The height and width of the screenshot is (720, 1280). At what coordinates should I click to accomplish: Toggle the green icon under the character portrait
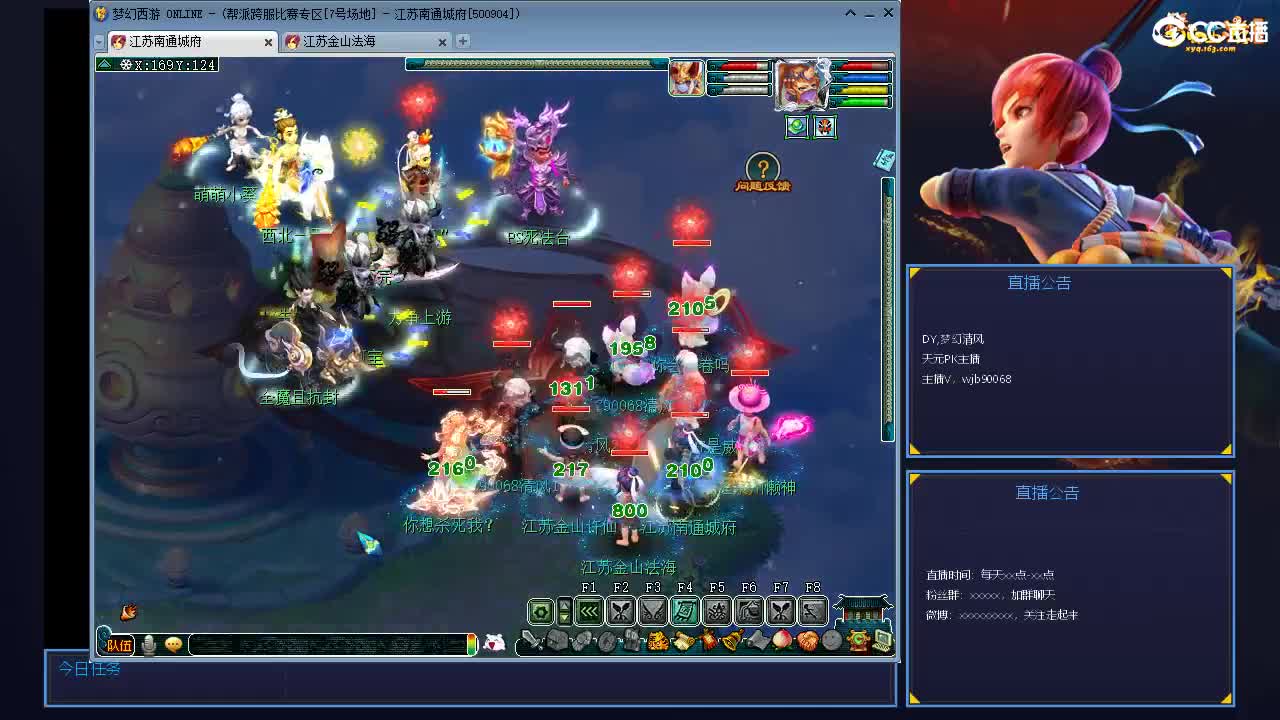(x=796, y=128)
